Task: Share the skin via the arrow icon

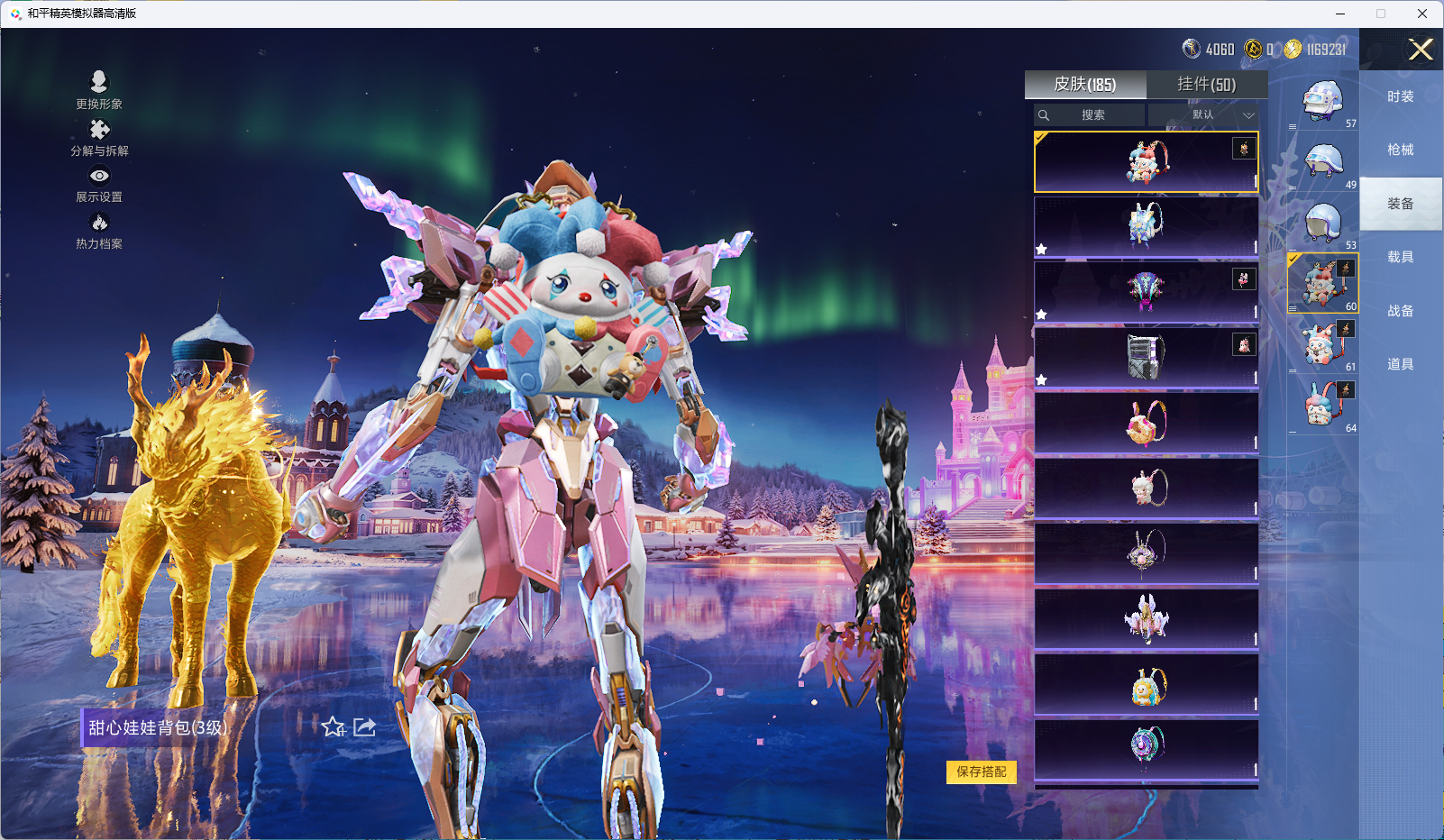Action: (x=364, y=727)
